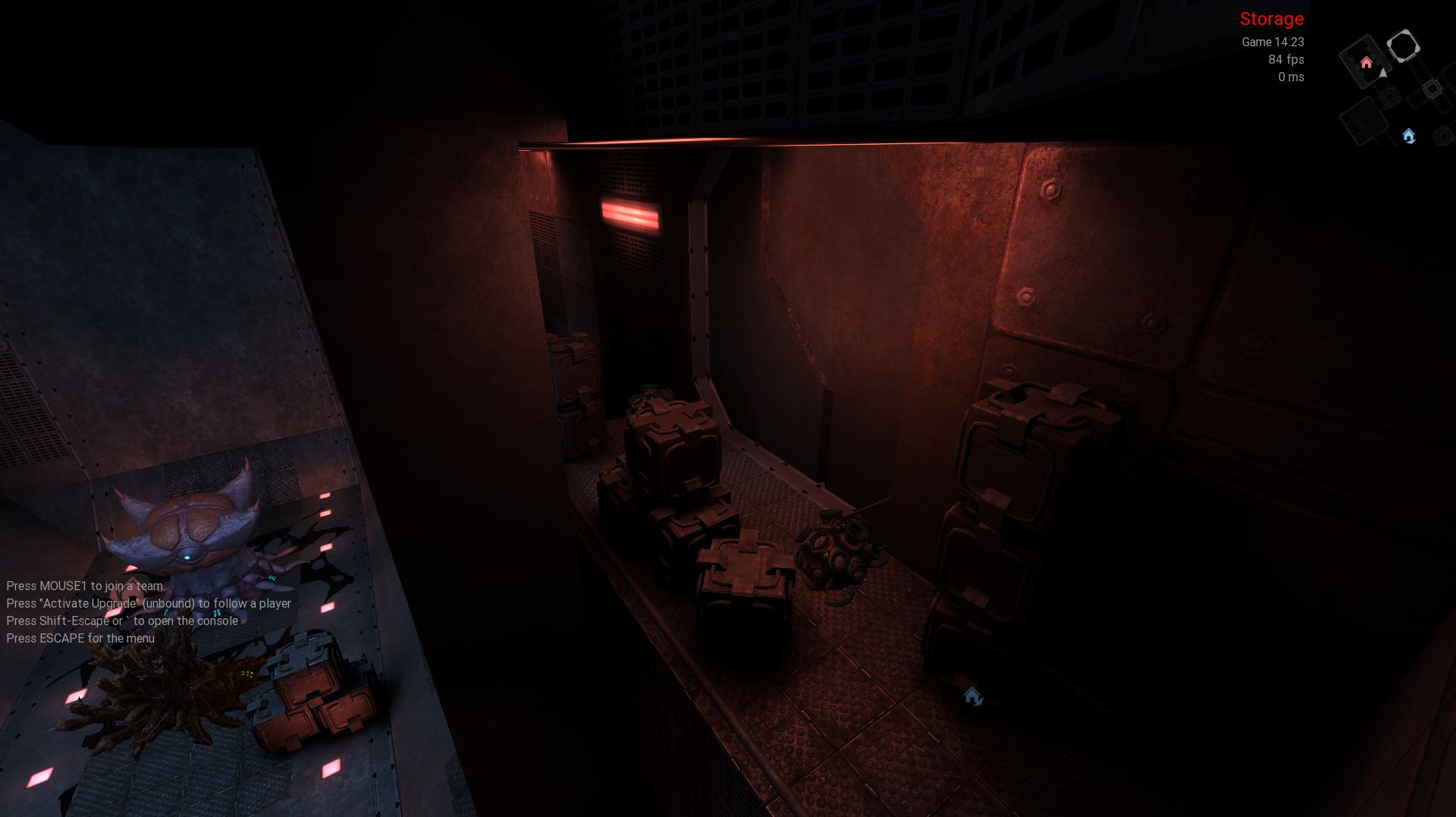1456x817 pixels.
Task: Click the blue base beacon over the walkway
Action: tap(973, 696)
